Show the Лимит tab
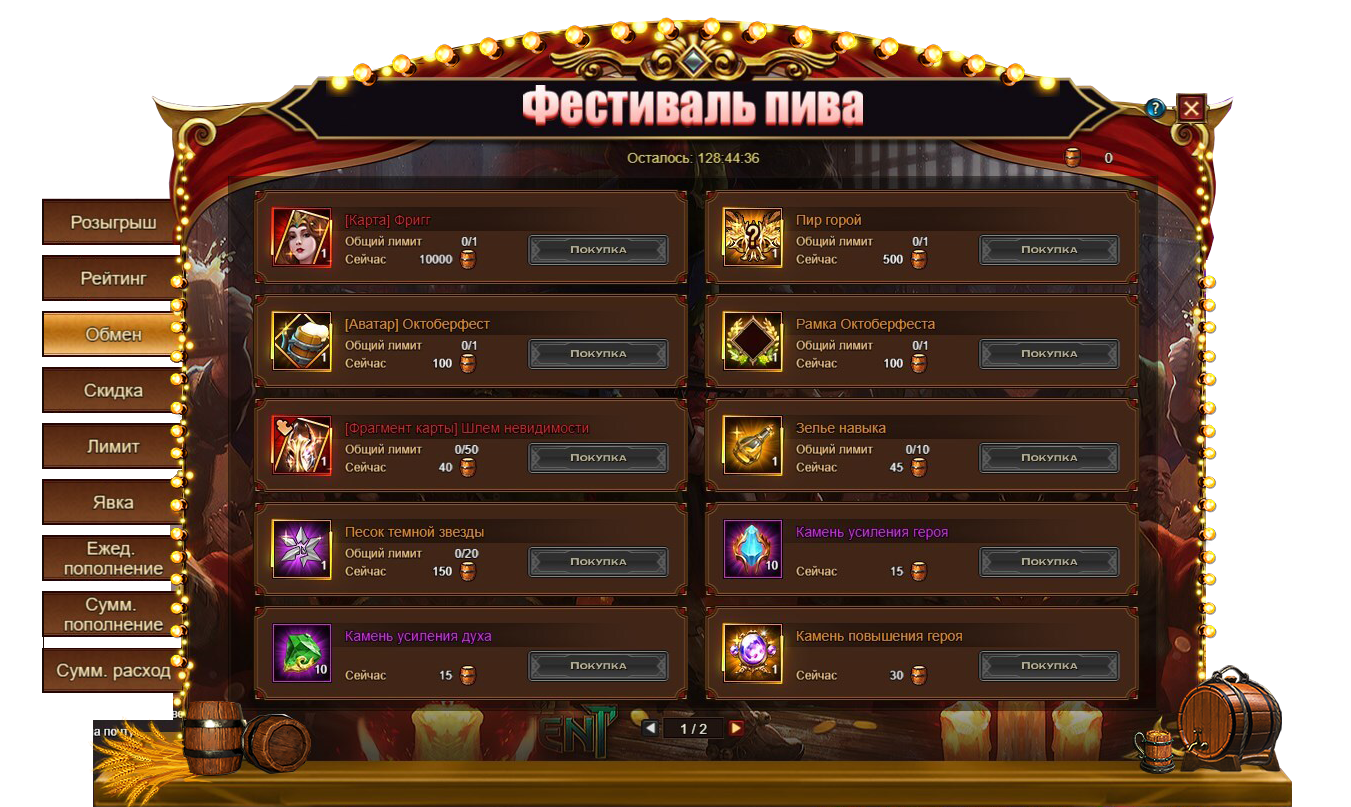This screenshot has height=807, width=1351. coord(112,446)
